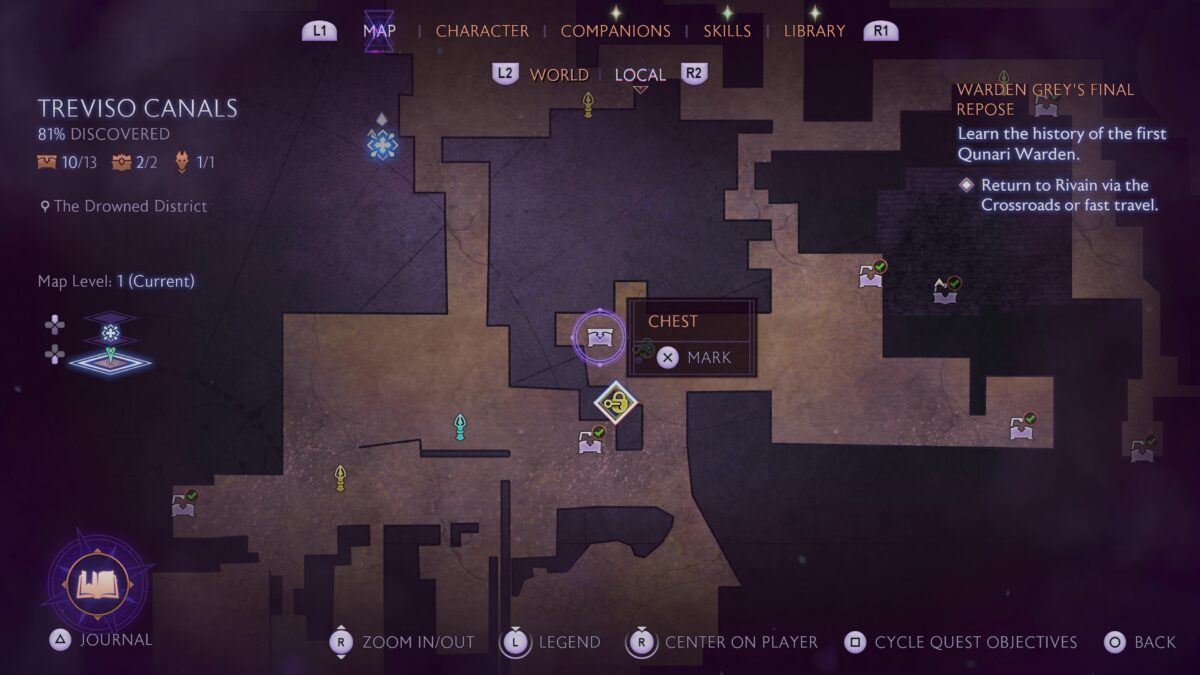Show the Library tab

coord(814,31)
